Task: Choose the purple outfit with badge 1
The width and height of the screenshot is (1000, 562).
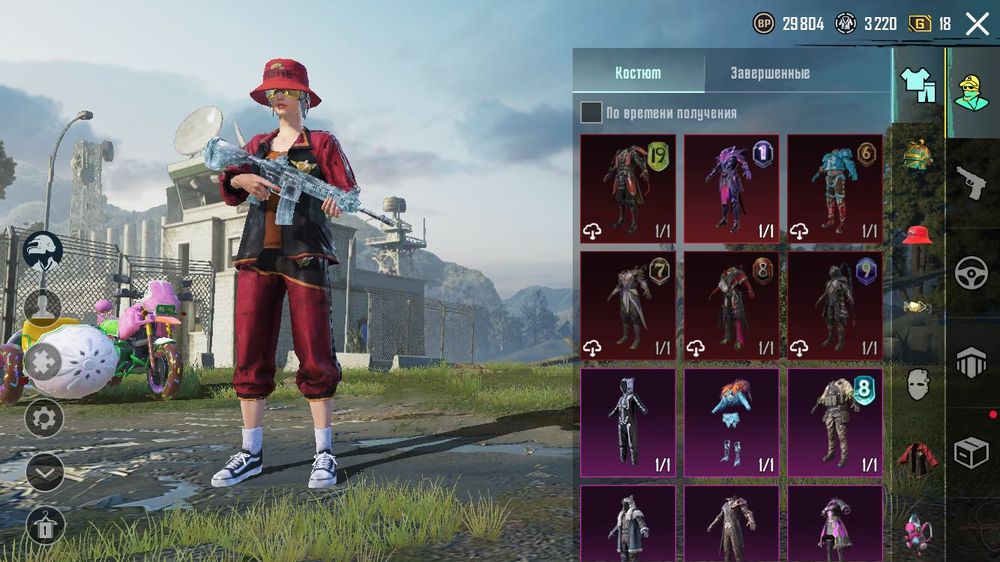Action: click(731, 189)
